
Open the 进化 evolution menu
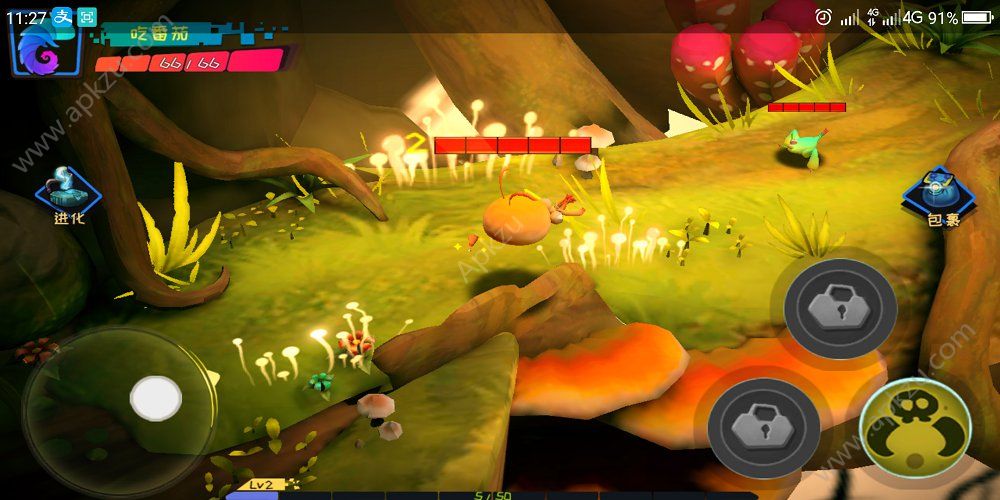pos(68,193)
